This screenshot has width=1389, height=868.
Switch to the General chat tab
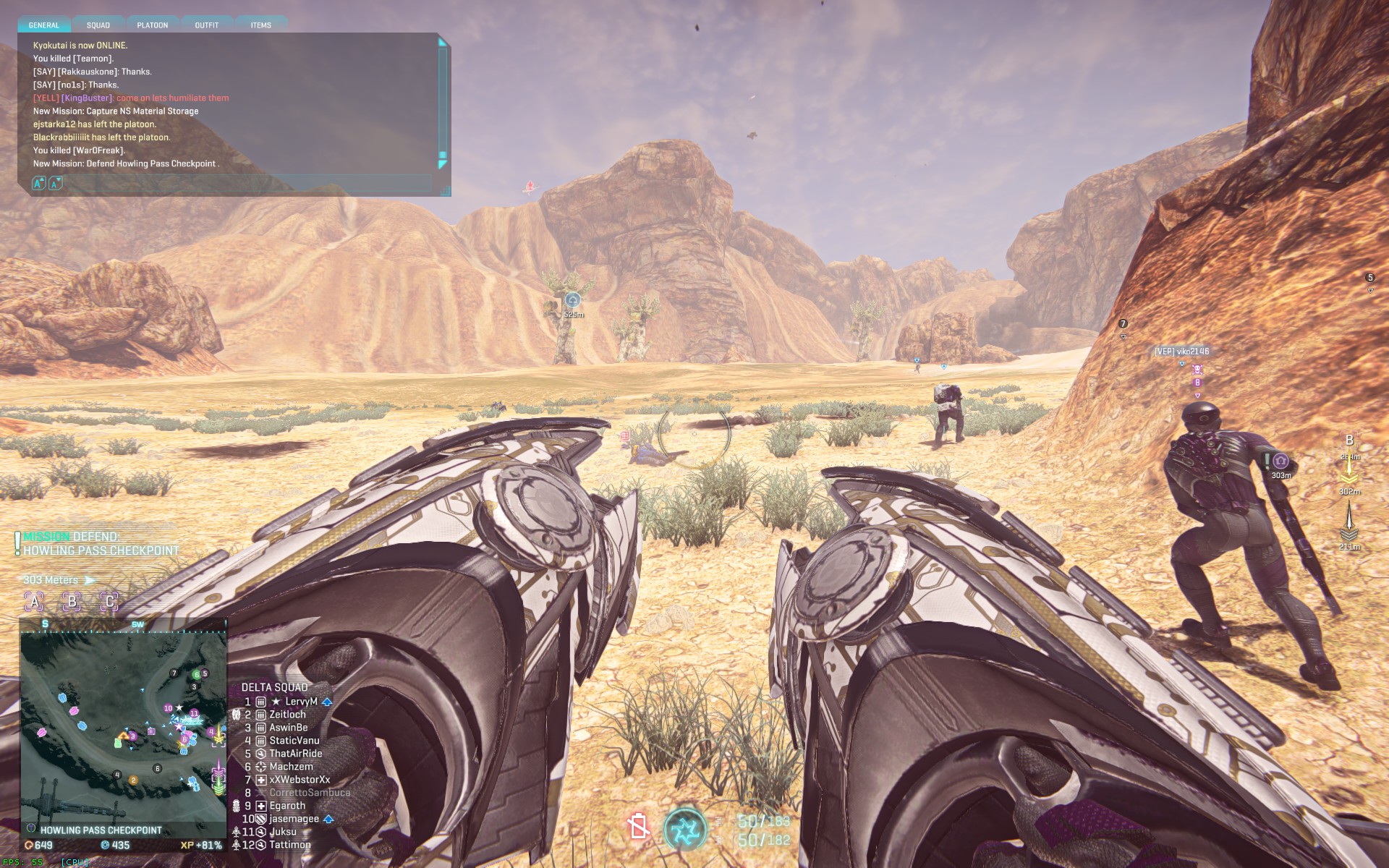pyautogui.click(x=44, y=25)
